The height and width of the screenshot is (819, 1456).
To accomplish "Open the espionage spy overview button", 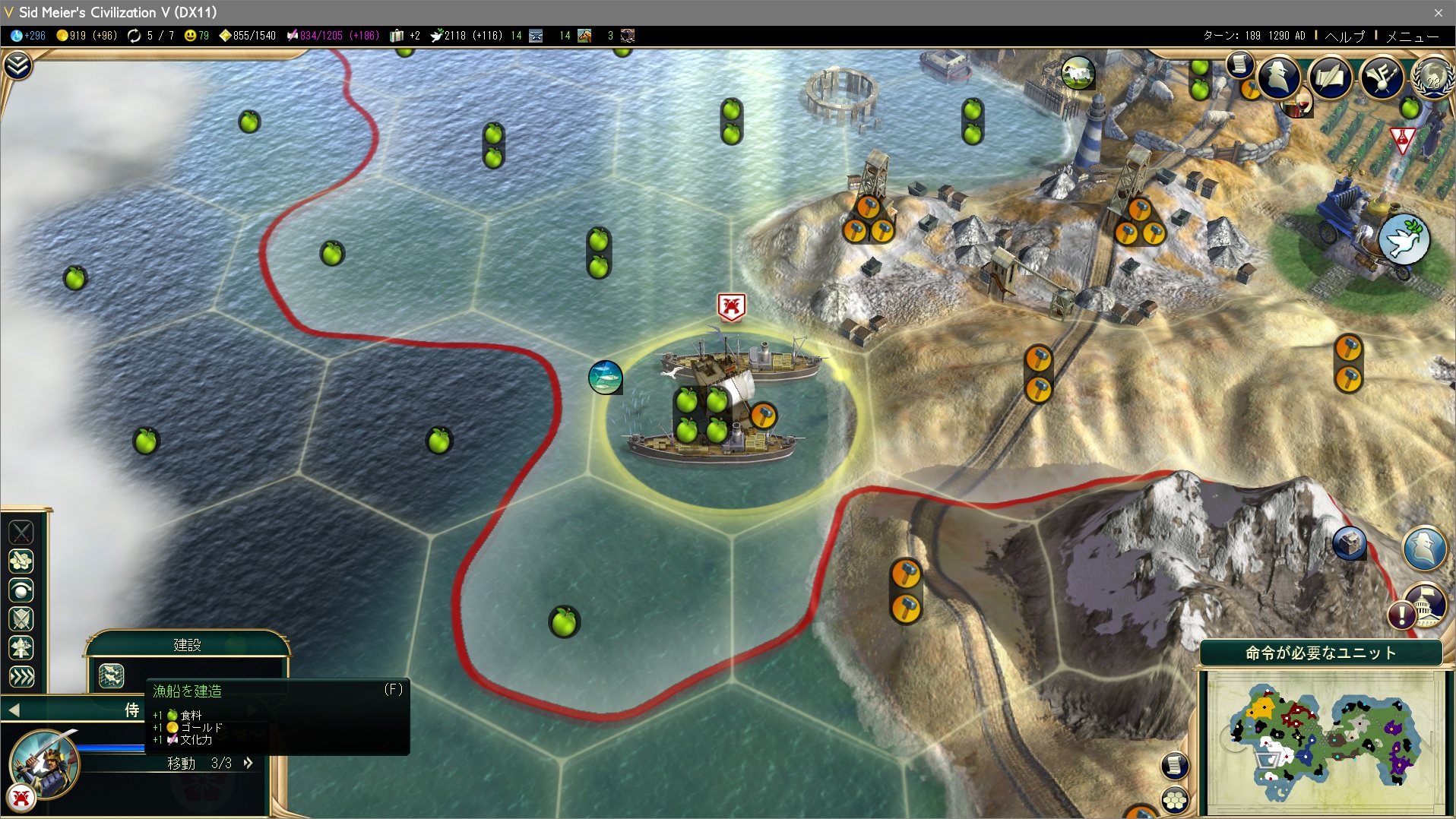I will click(x=1279, y=77).
